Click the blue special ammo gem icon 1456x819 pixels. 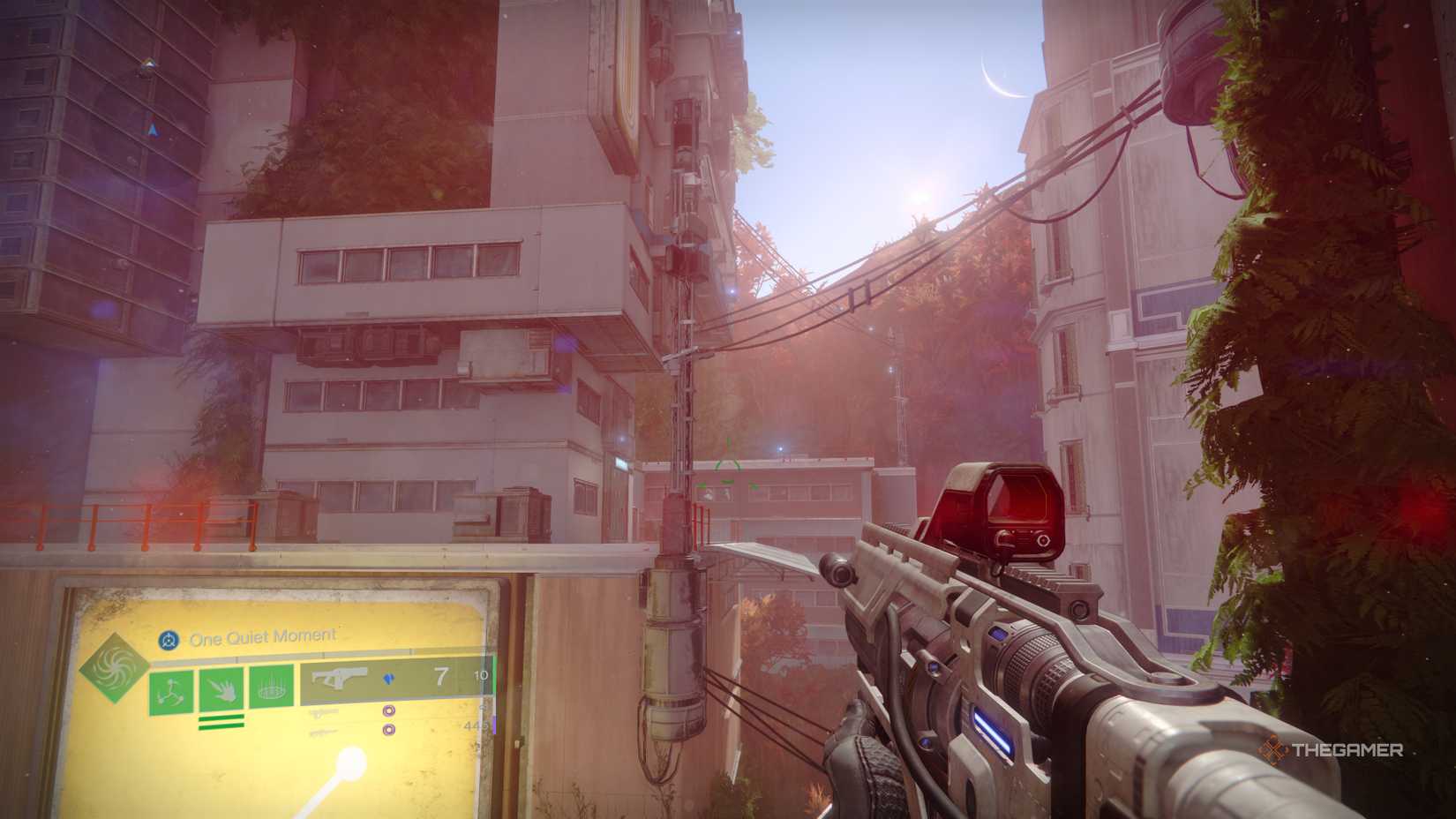390,678
